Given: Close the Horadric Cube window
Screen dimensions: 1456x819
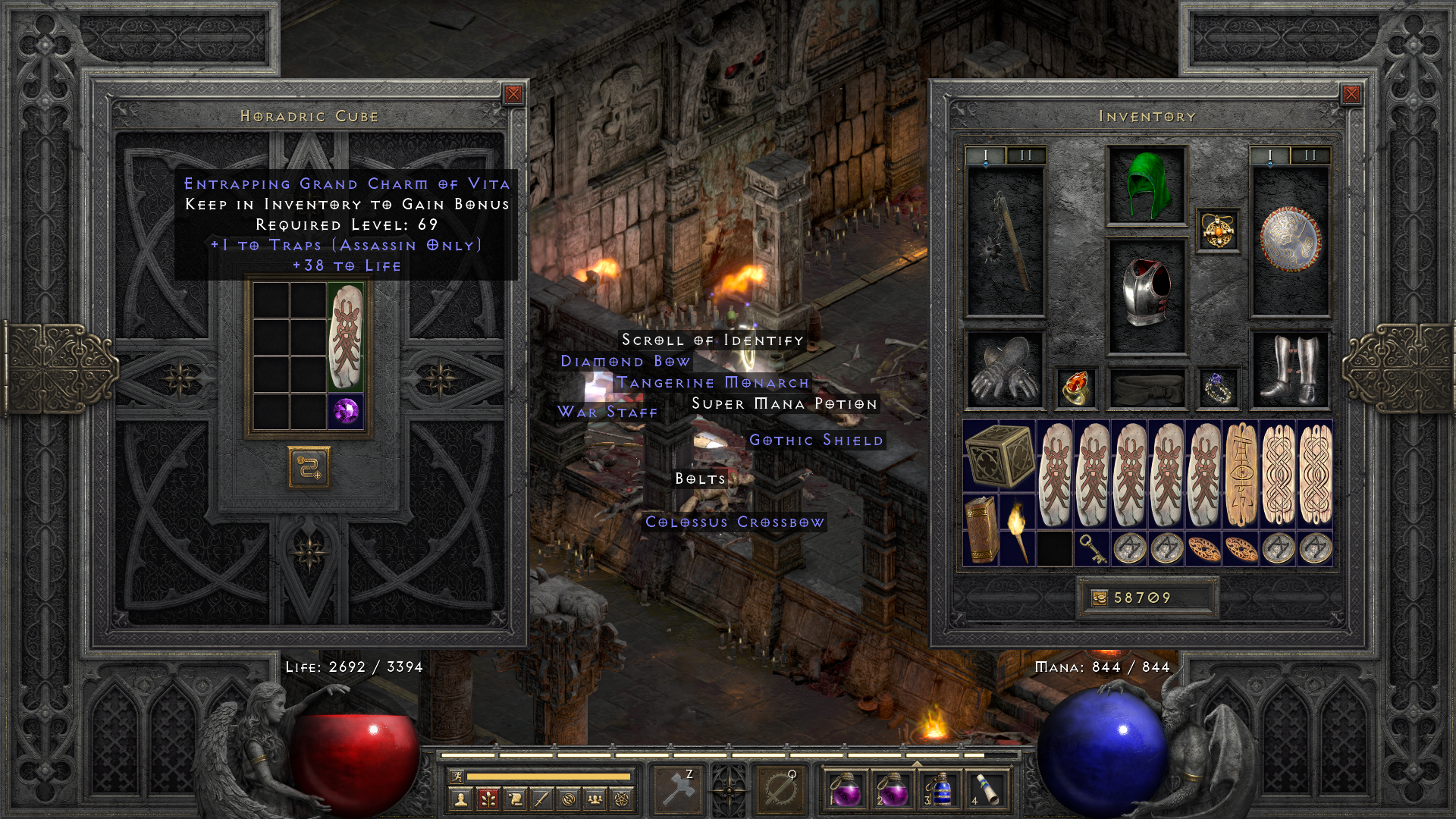Looking at the screenshot, I should point(513,94).
